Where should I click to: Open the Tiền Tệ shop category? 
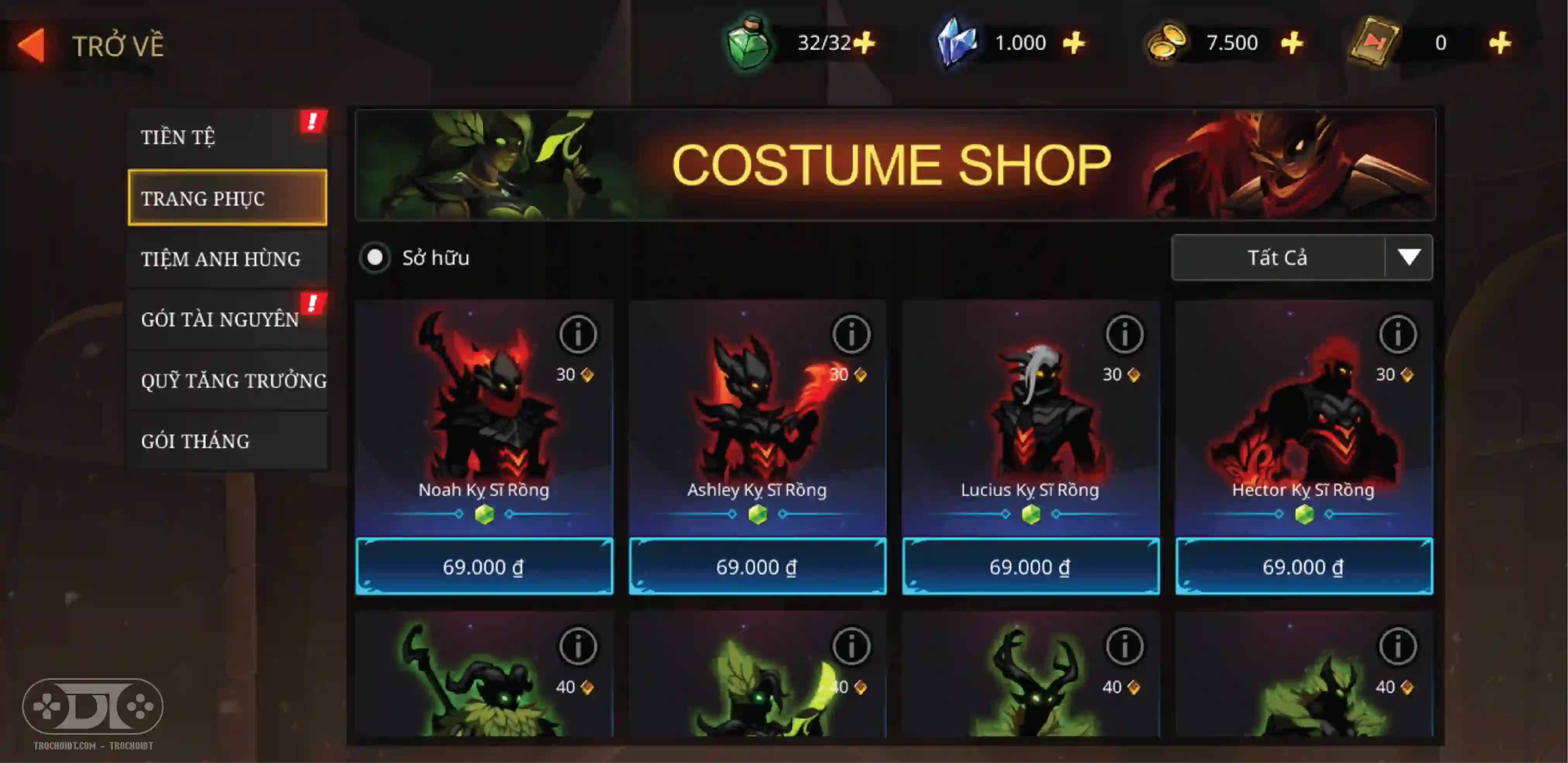[227, 137]
